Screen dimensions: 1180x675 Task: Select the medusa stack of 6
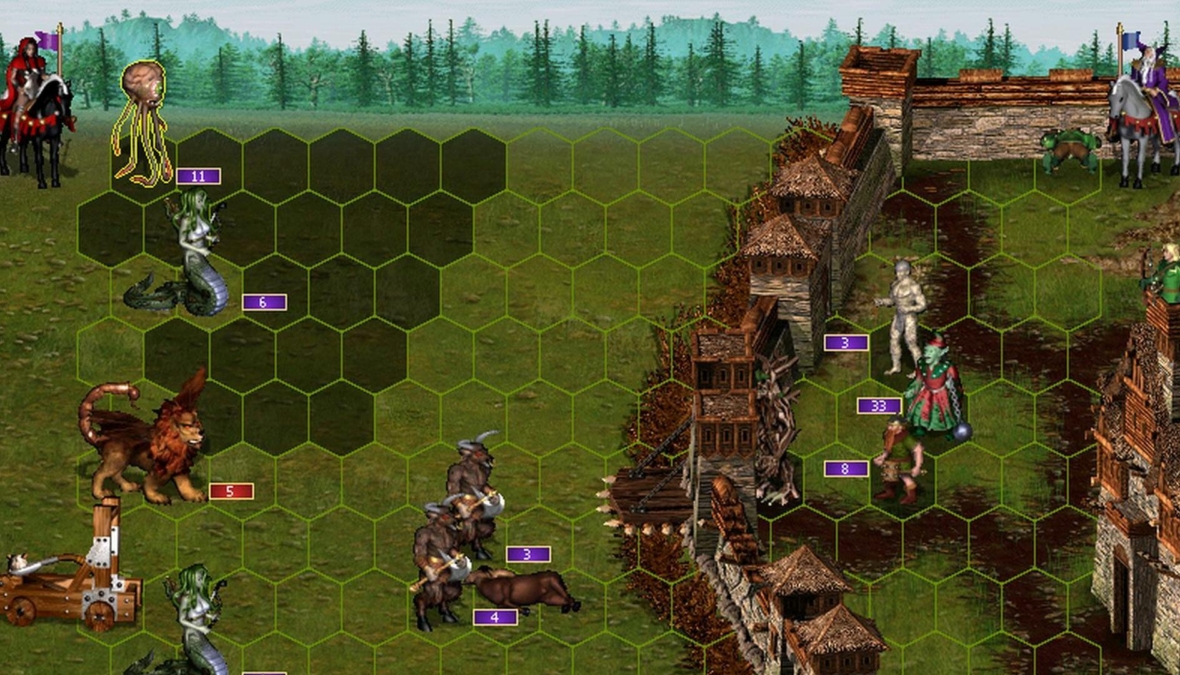193,257
